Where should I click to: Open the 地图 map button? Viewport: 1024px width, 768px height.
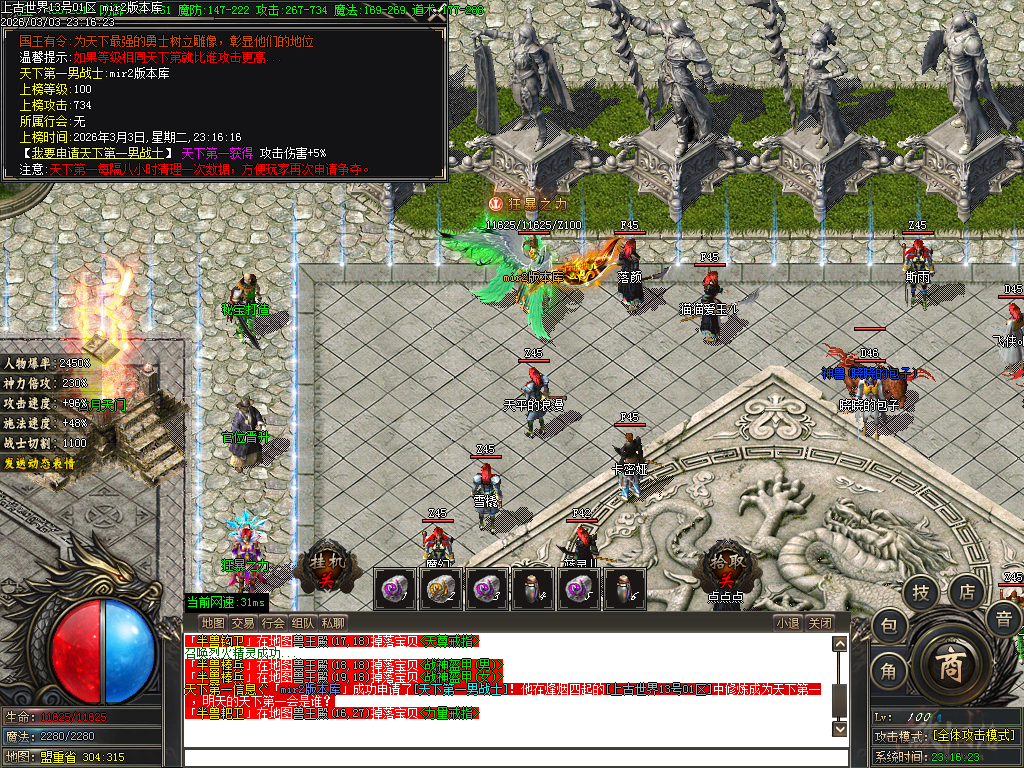[x=213, y=623]
